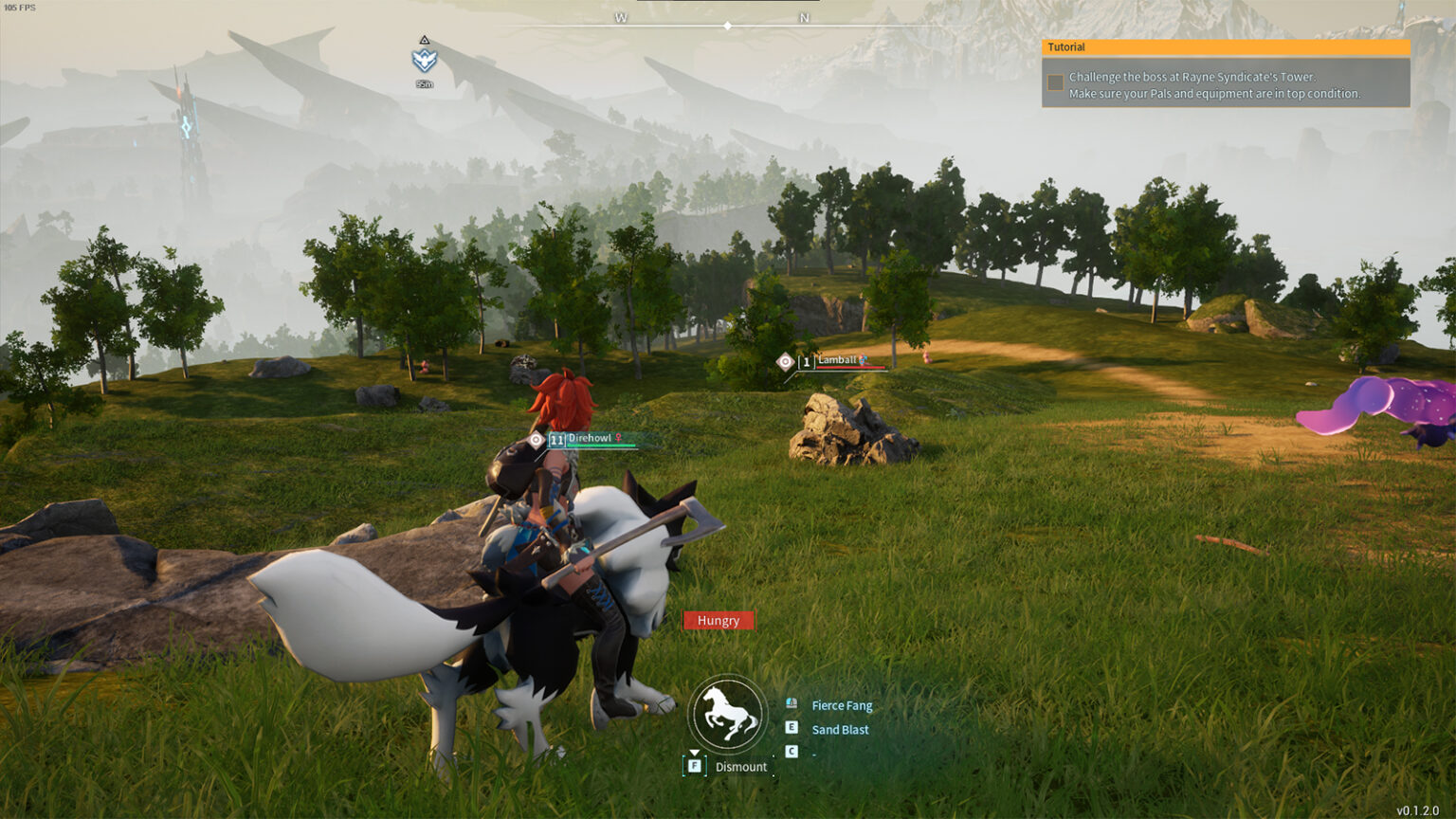
Task: Open the Tutorial objective panel
Action: click(x=1225, y=47)
